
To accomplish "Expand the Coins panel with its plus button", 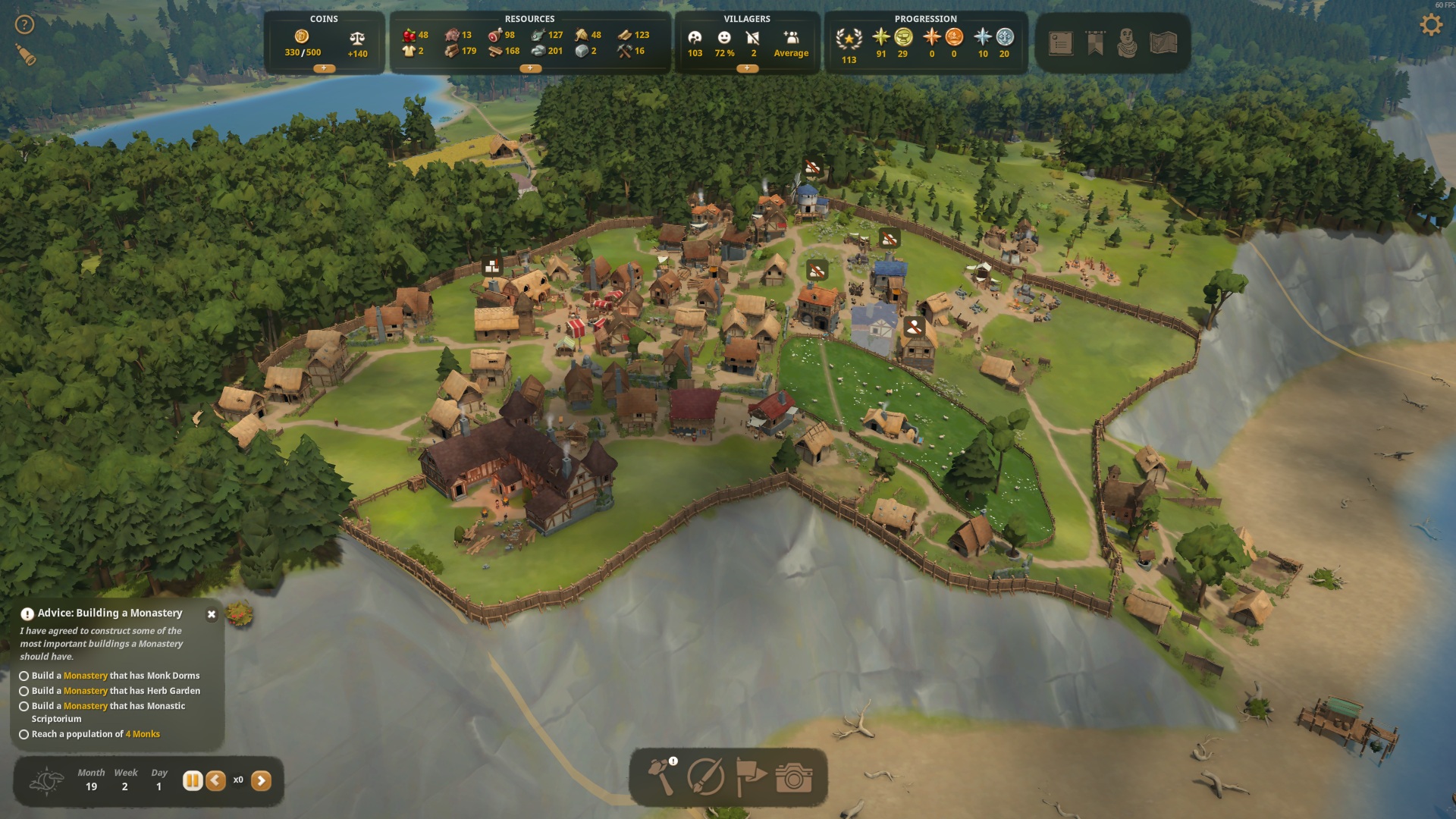I will click(324, 68).
